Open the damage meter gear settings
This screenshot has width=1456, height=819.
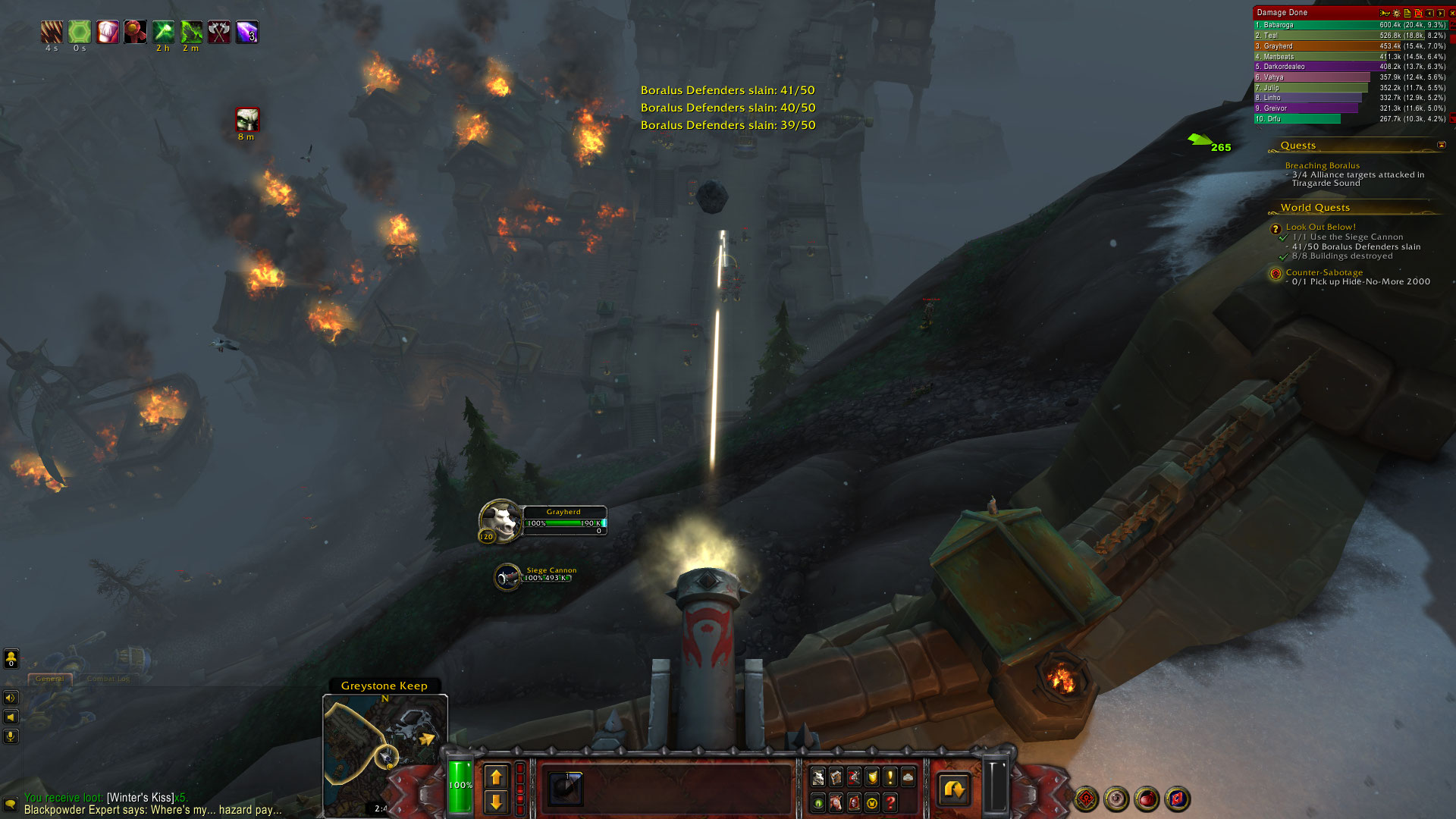pos(1397,13)
